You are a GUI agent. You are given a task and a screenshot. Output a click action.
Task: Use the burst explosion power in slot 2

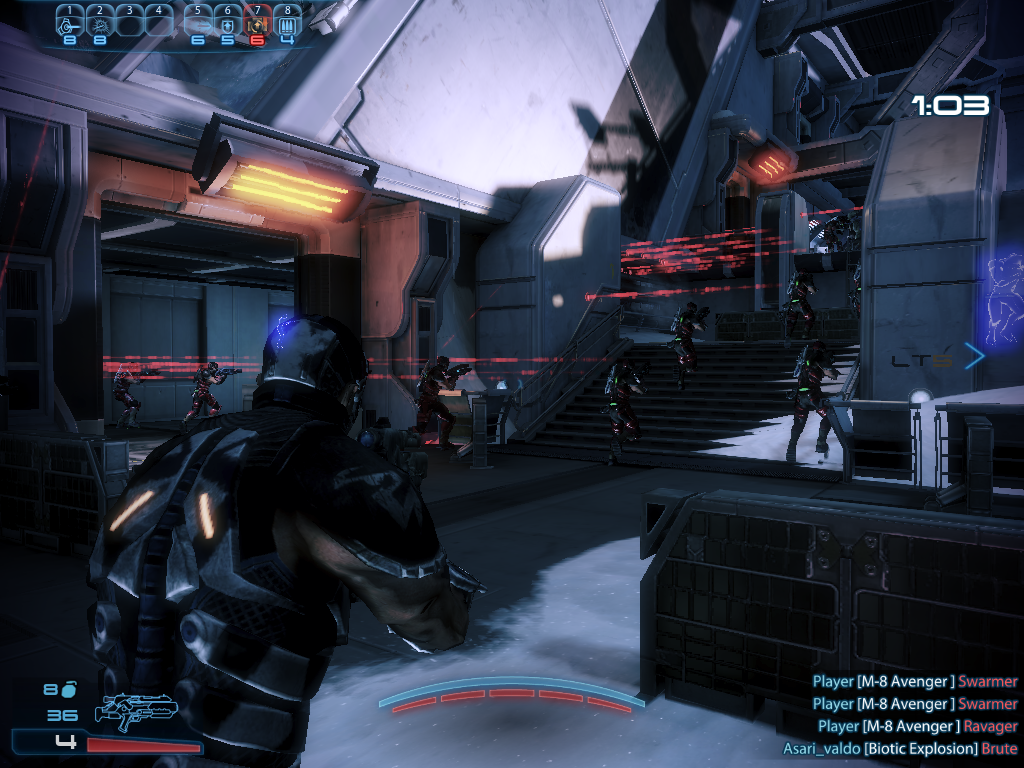point(99,21)
